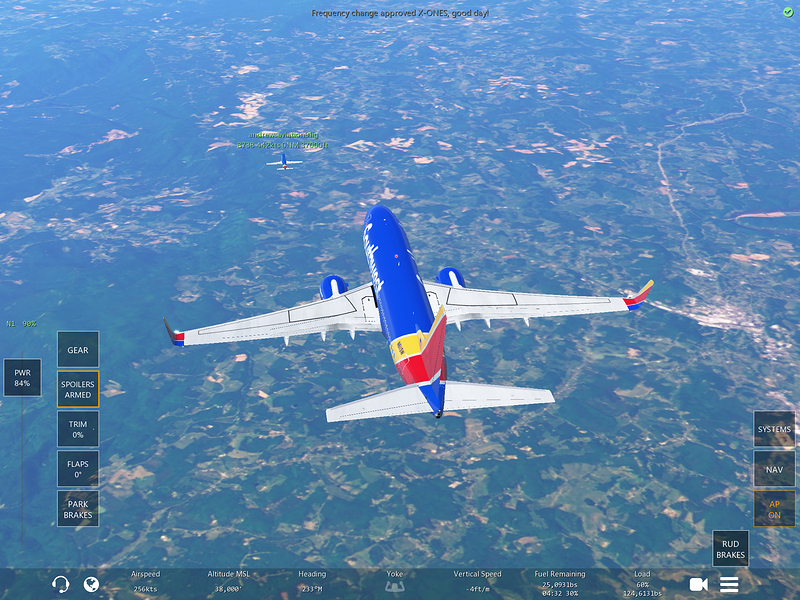800x600 pixels.
Task: Show the map via globe icon
Action: coord(91,584)
